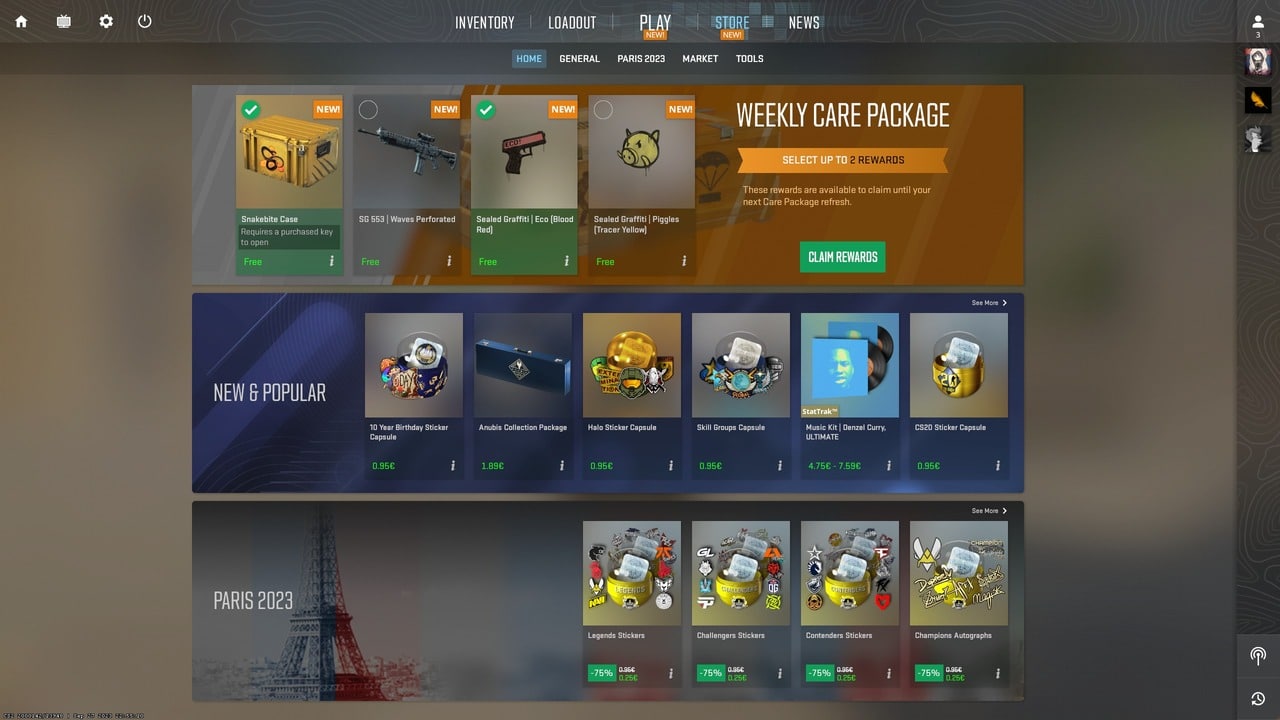Click the Anubis Collection Package thumbnail
Screen dimensions: 1280x720
[x=523, y=364]
